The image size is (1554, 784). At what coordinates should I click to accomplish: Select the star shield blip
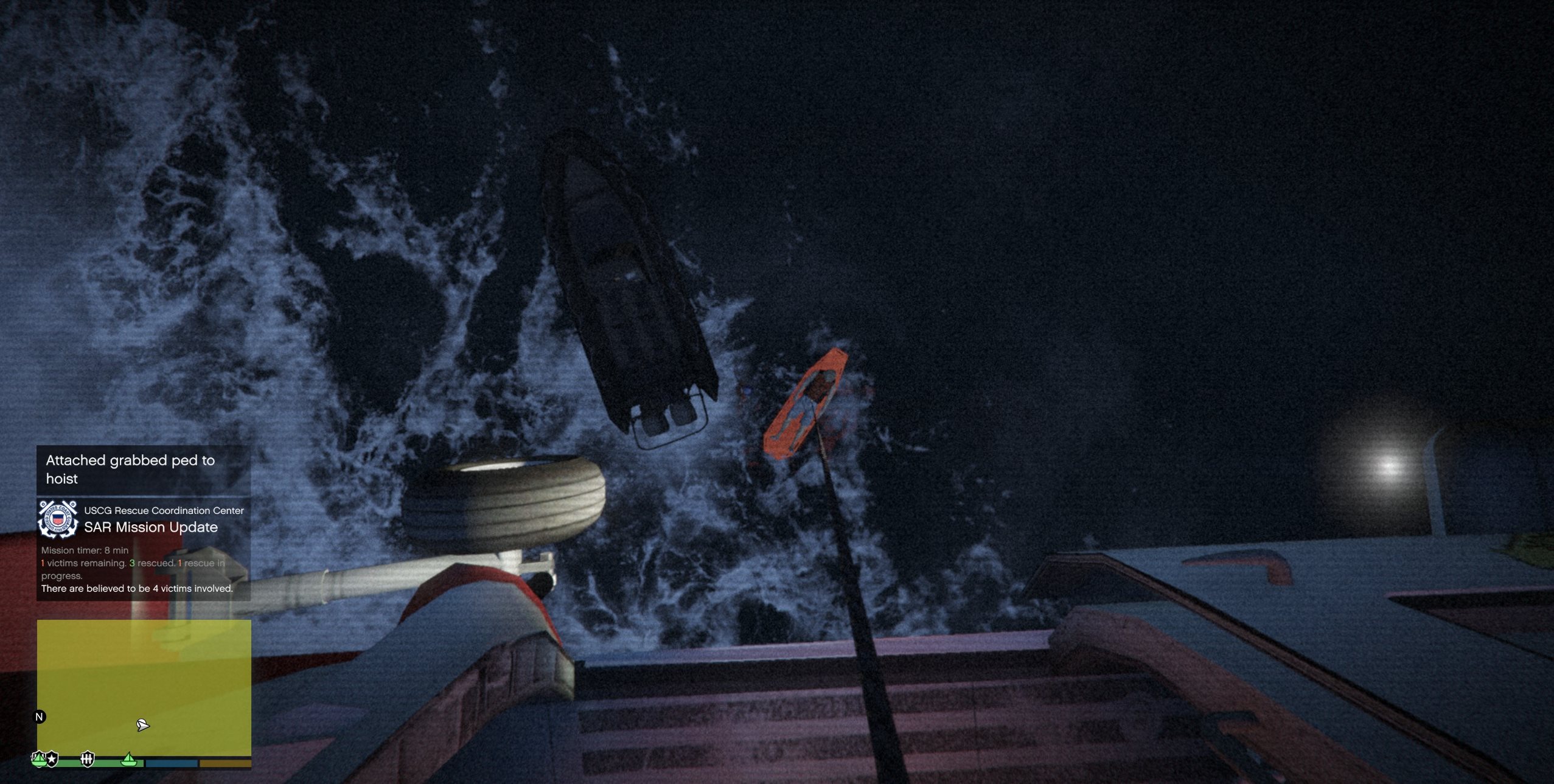pos(53,758)
